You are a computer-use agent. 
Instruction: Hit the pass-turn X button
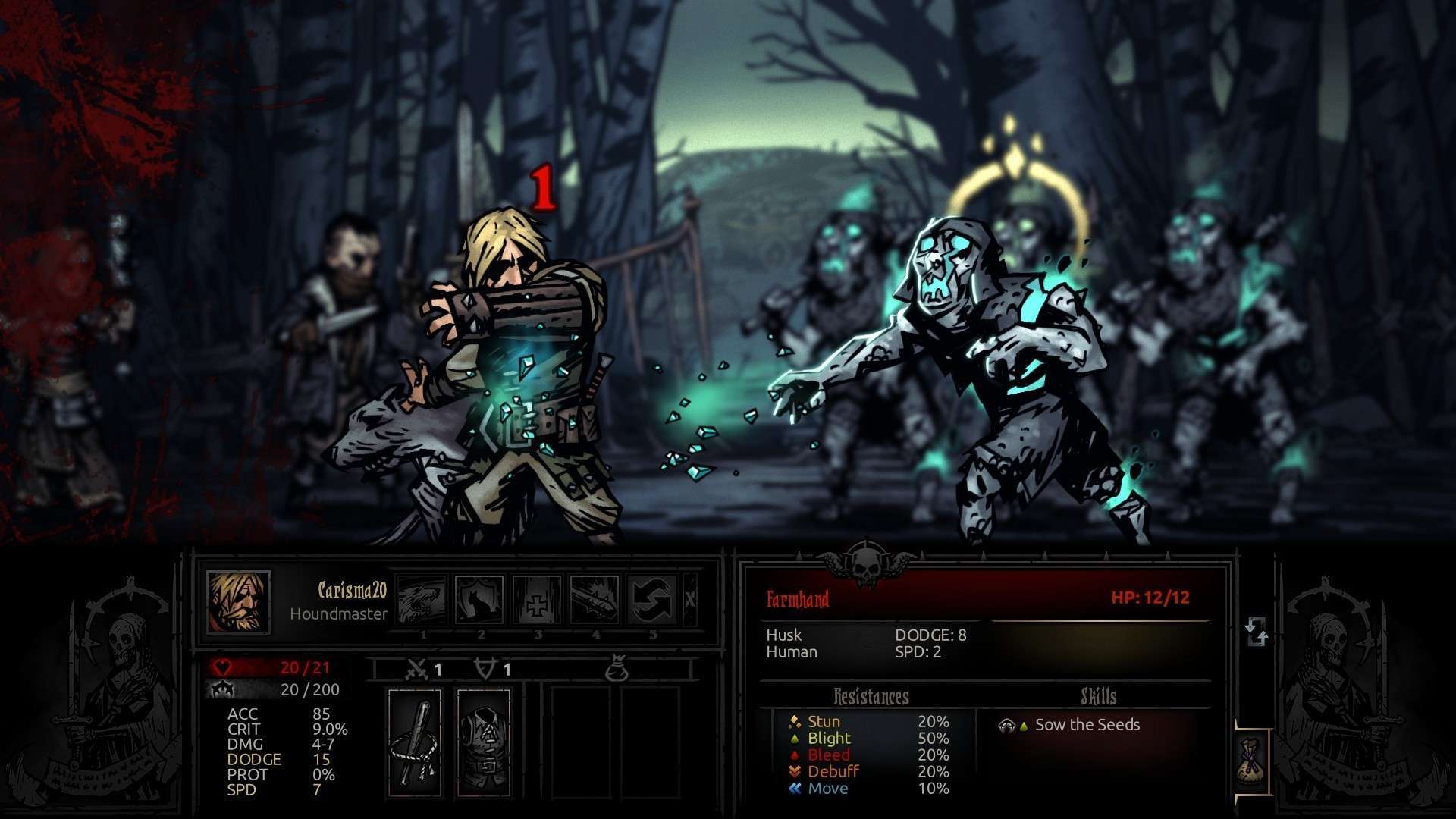click(x=690, y=600)
